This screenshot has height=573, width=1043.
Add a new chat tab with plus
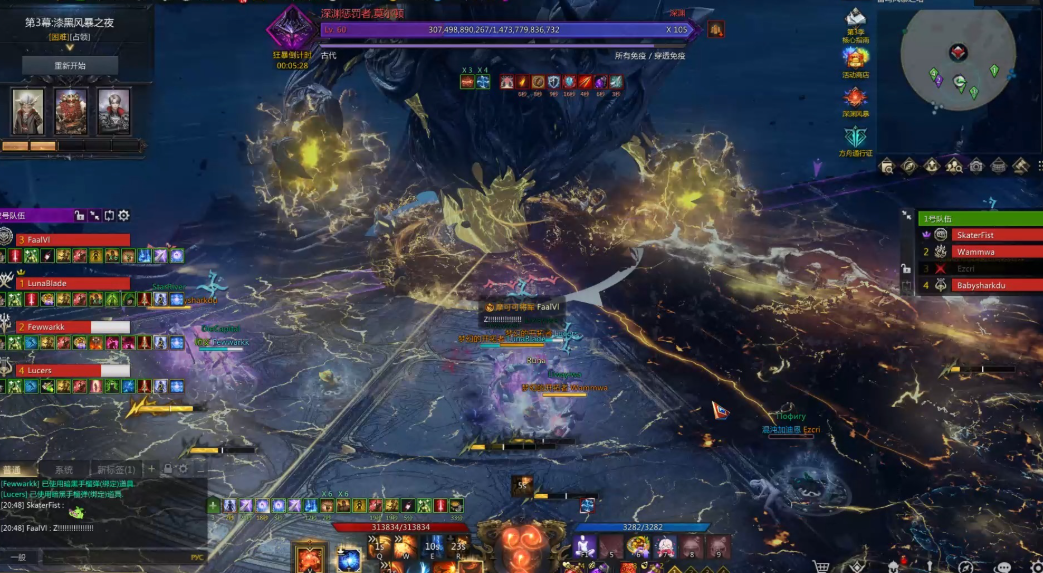pos(151,468)
